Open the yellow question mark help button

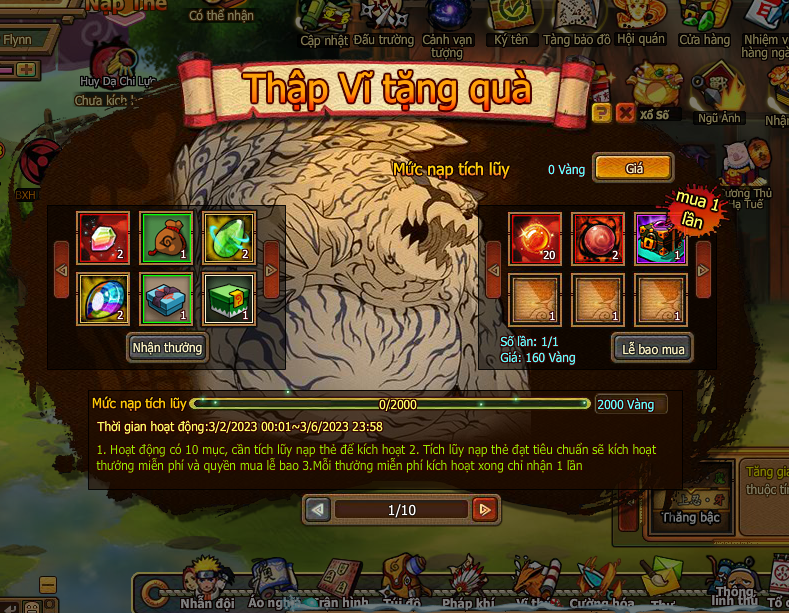point(601,112)
